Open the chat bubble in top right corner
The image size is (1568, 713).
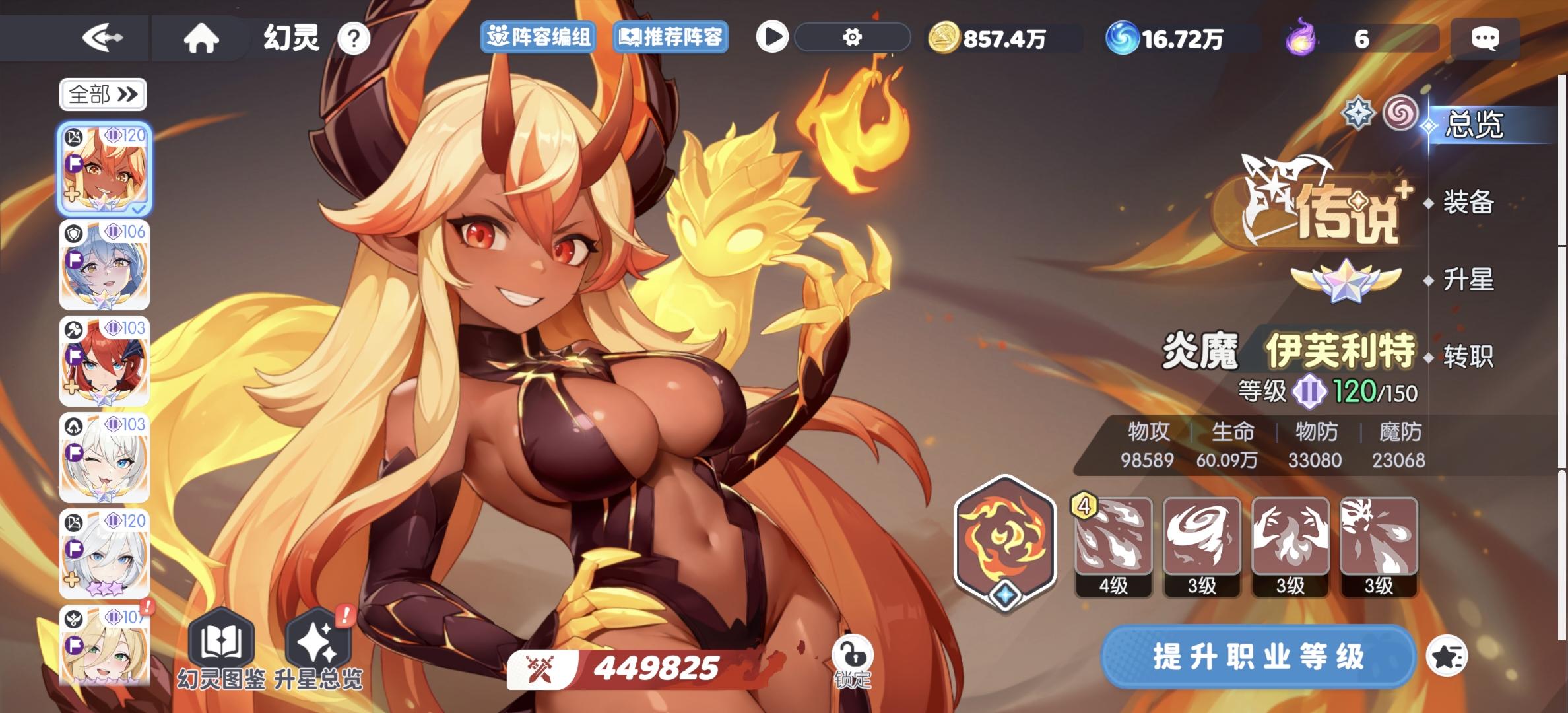click(1485, 38)
